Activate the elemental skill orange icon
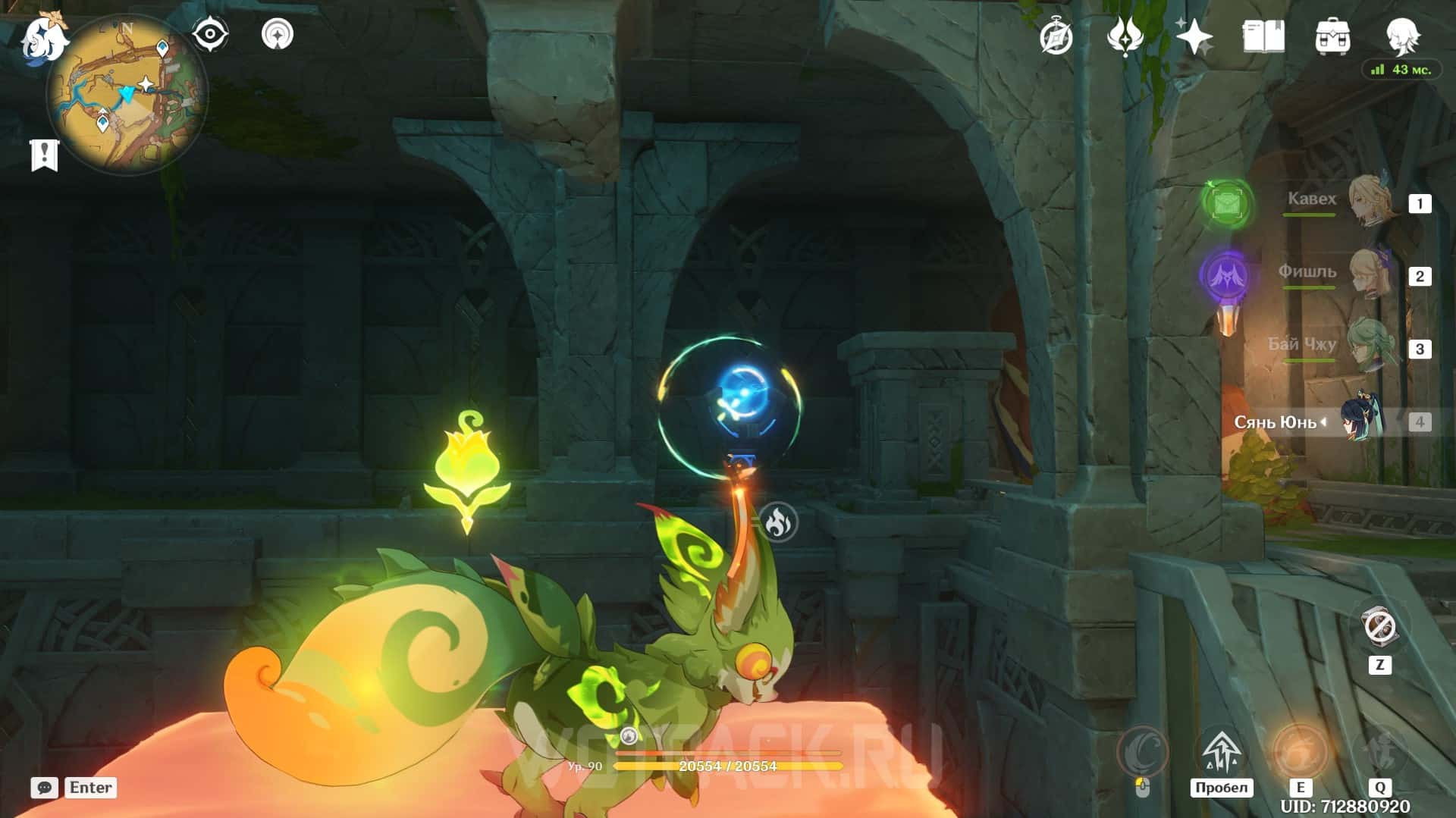1456x818 pixels. coord(1300,752)
